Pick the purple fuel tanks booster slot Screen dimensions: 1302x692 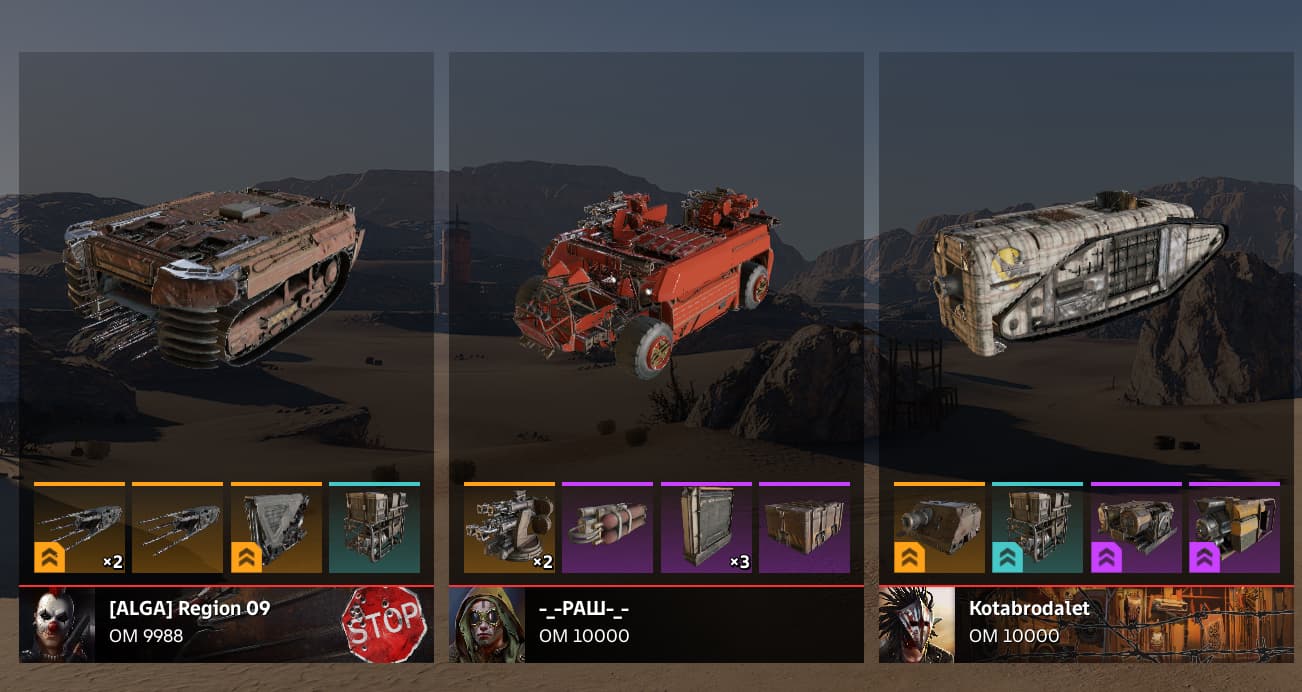pyautogui.click(x=607, y=528)
